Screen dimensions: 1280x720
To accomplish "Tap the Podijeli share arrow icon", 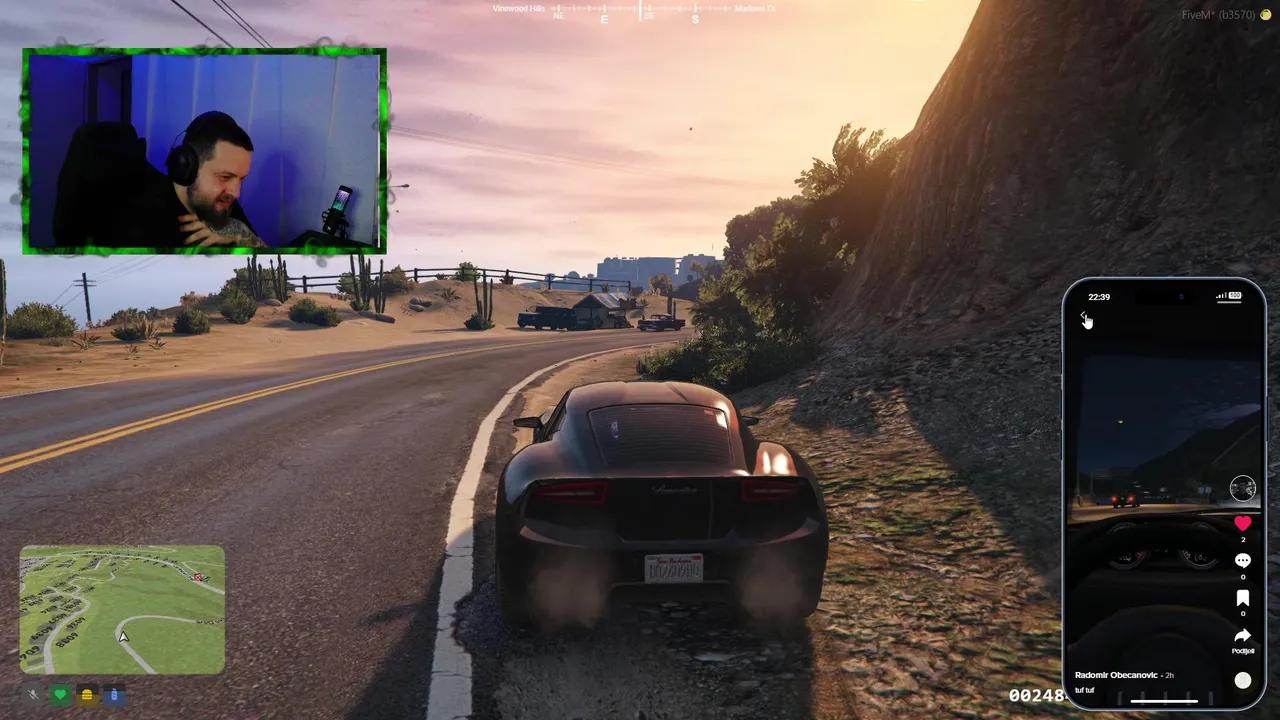I will point(1242,635).
